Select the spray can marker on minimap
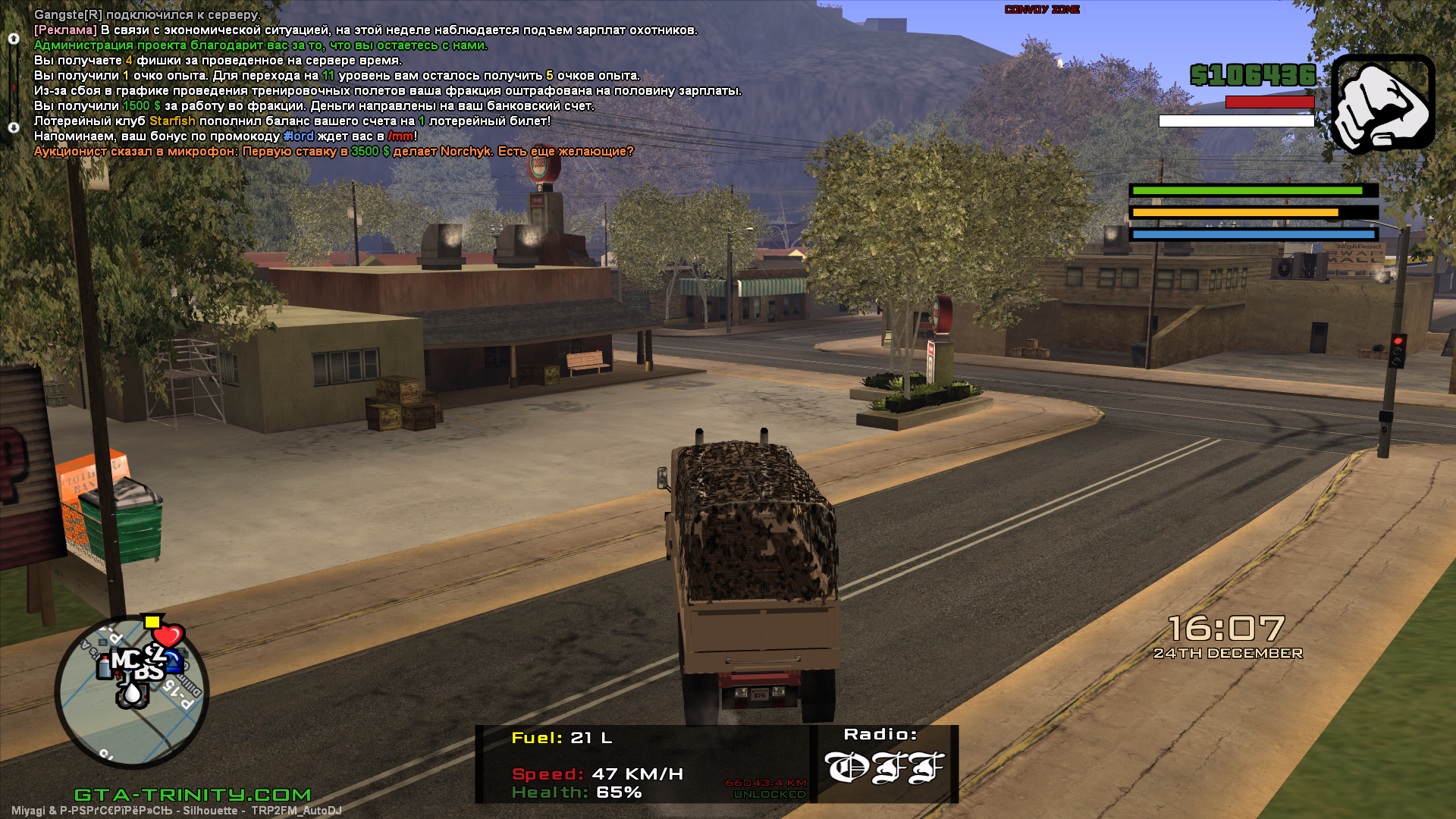Screen dimensions: 1456x819 coord(105,667)
